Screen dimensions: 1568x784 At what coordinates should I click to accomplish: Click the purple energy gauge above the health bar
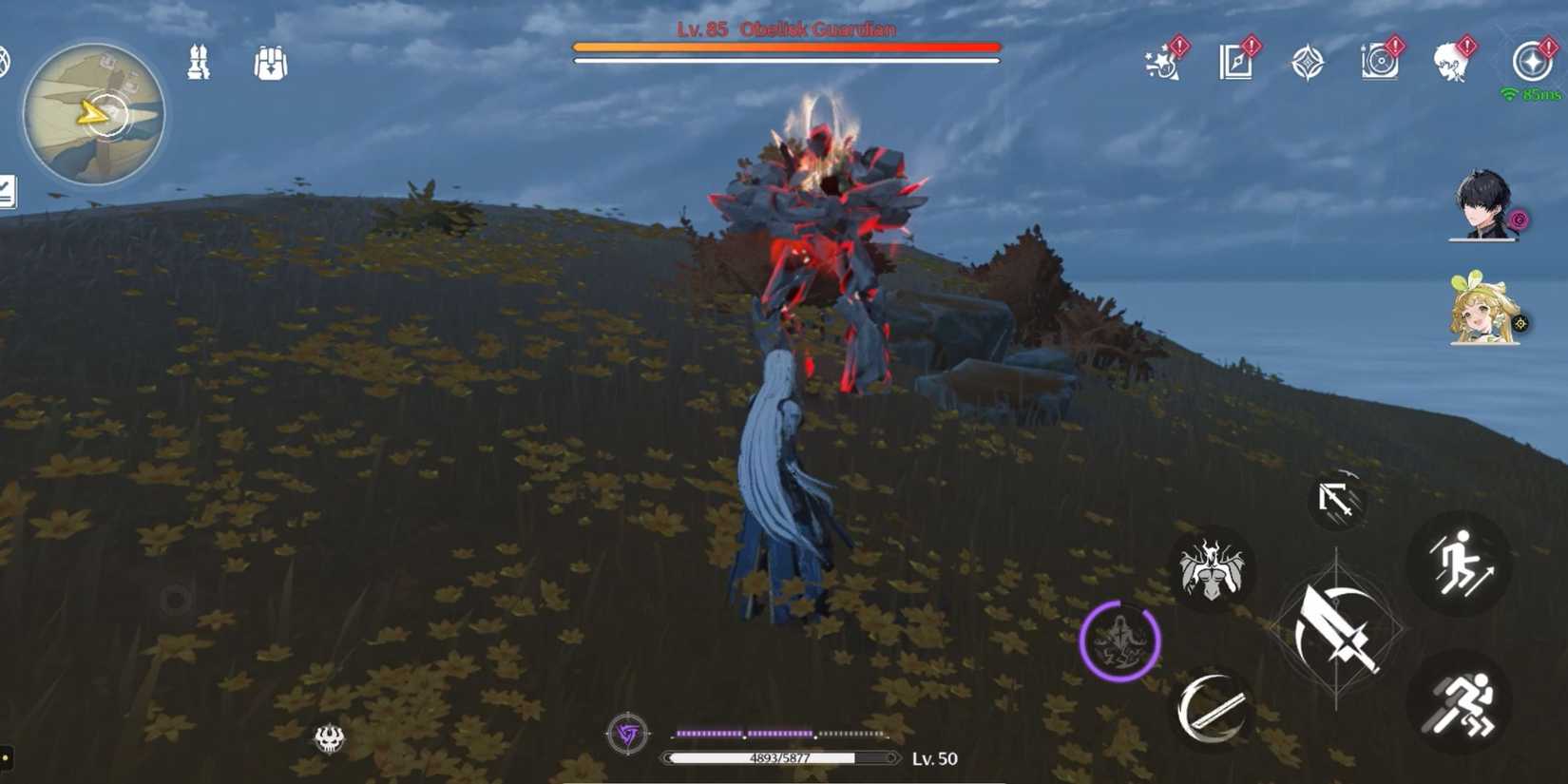pyautogui.click(x=782, y=734)
